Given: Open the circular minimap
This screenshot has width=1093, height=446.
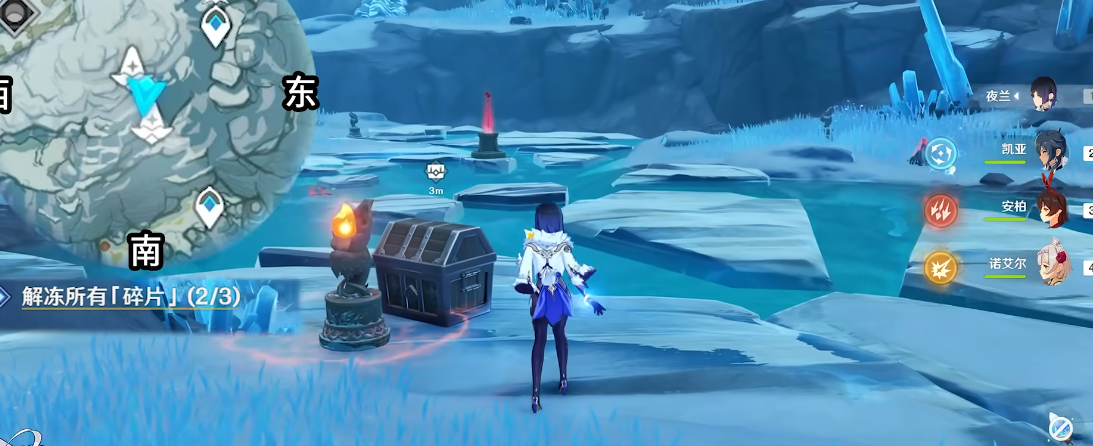Looking at the screenshot, I should click(x=150, y=120).
